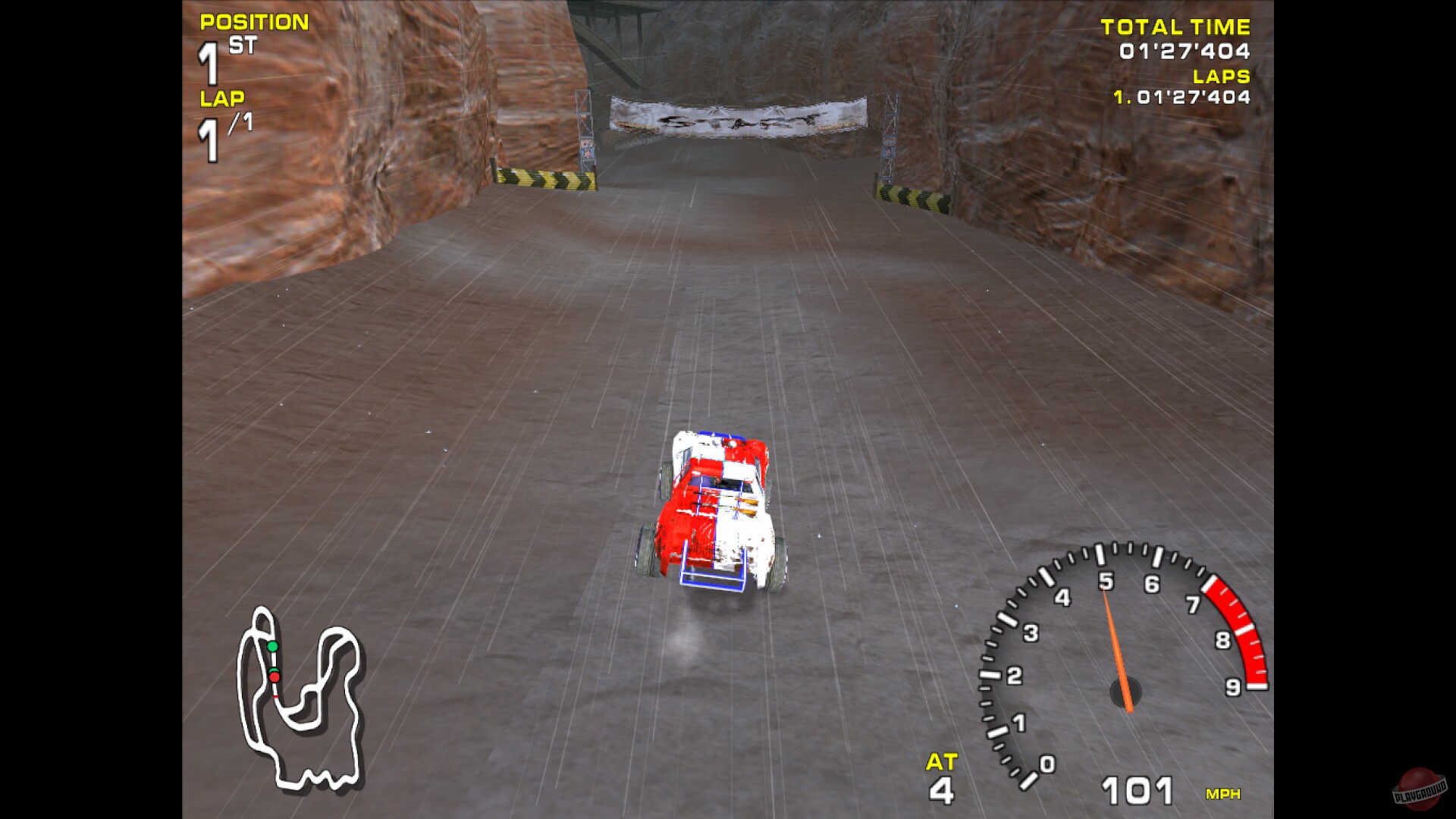Viewport: 1456px width, 819px height.
Task: Click the green player dot on minimap
Action: pyautogui.click(x=275, y=645)
